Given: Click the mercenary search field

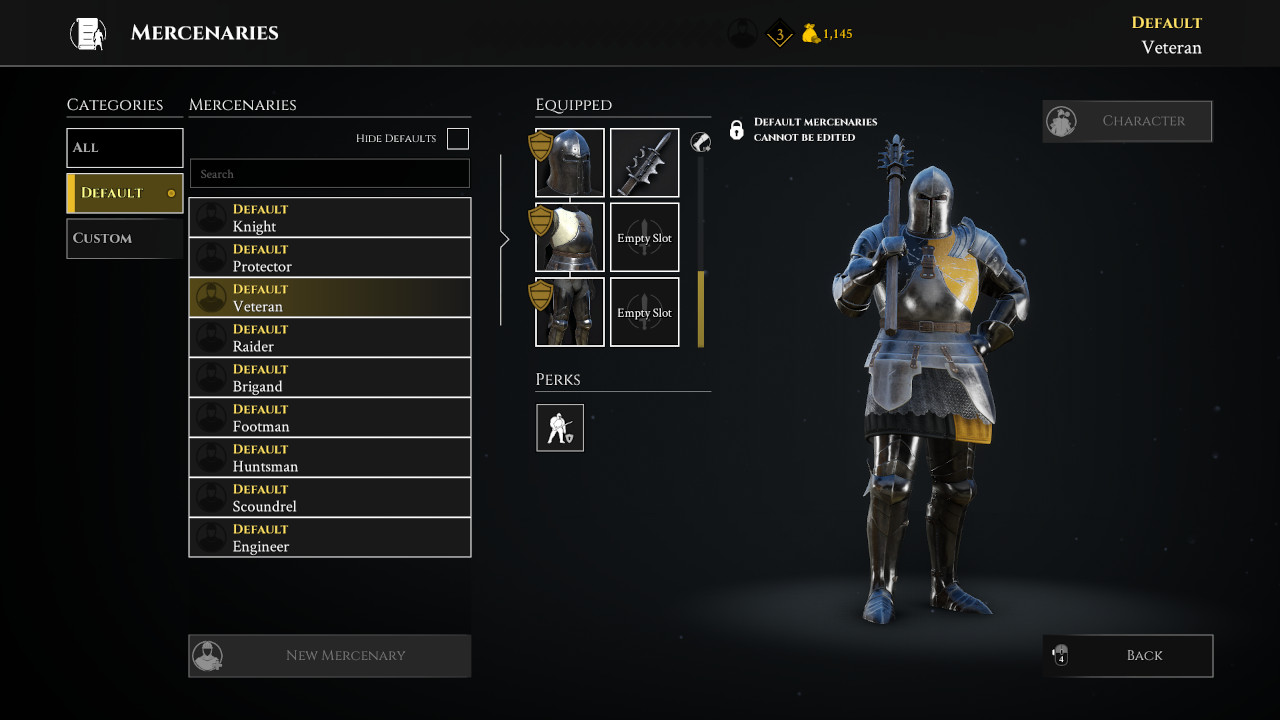Looking at the screenshot, I should point(330,174).
